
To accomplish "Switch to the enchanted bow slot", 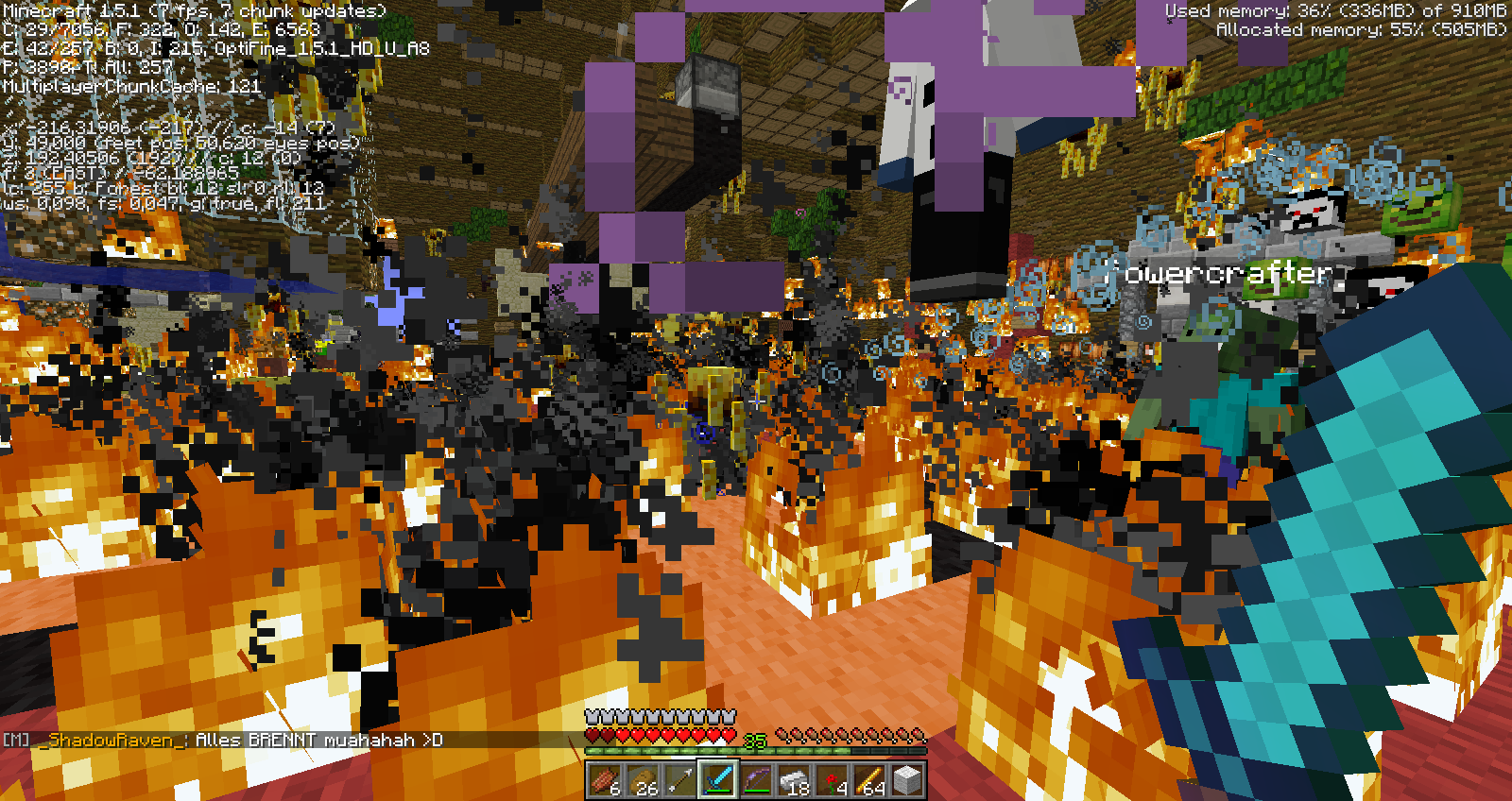I will coord(755,780).
